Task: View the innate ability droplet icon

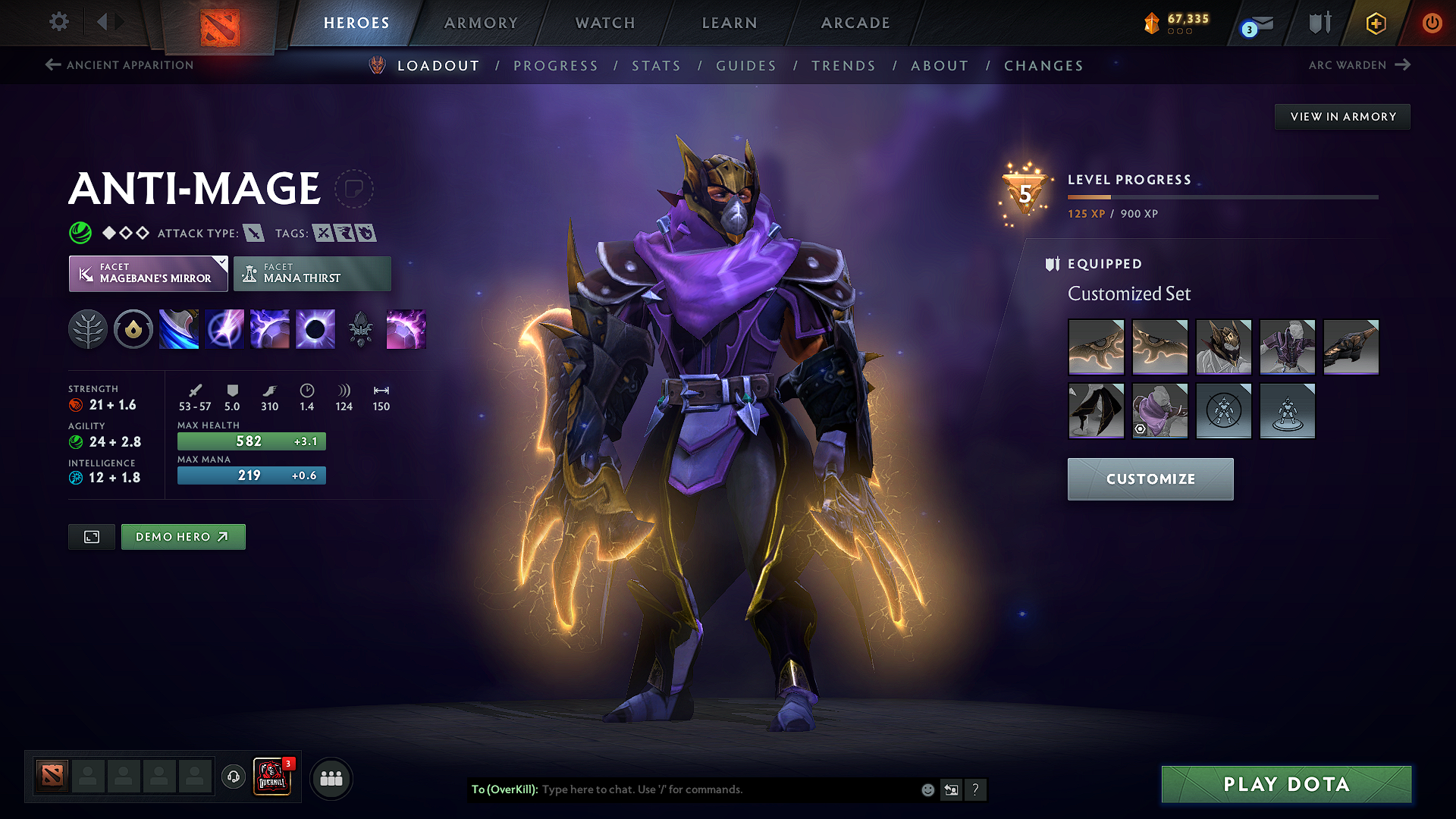Action: click(x=133, y=329)
